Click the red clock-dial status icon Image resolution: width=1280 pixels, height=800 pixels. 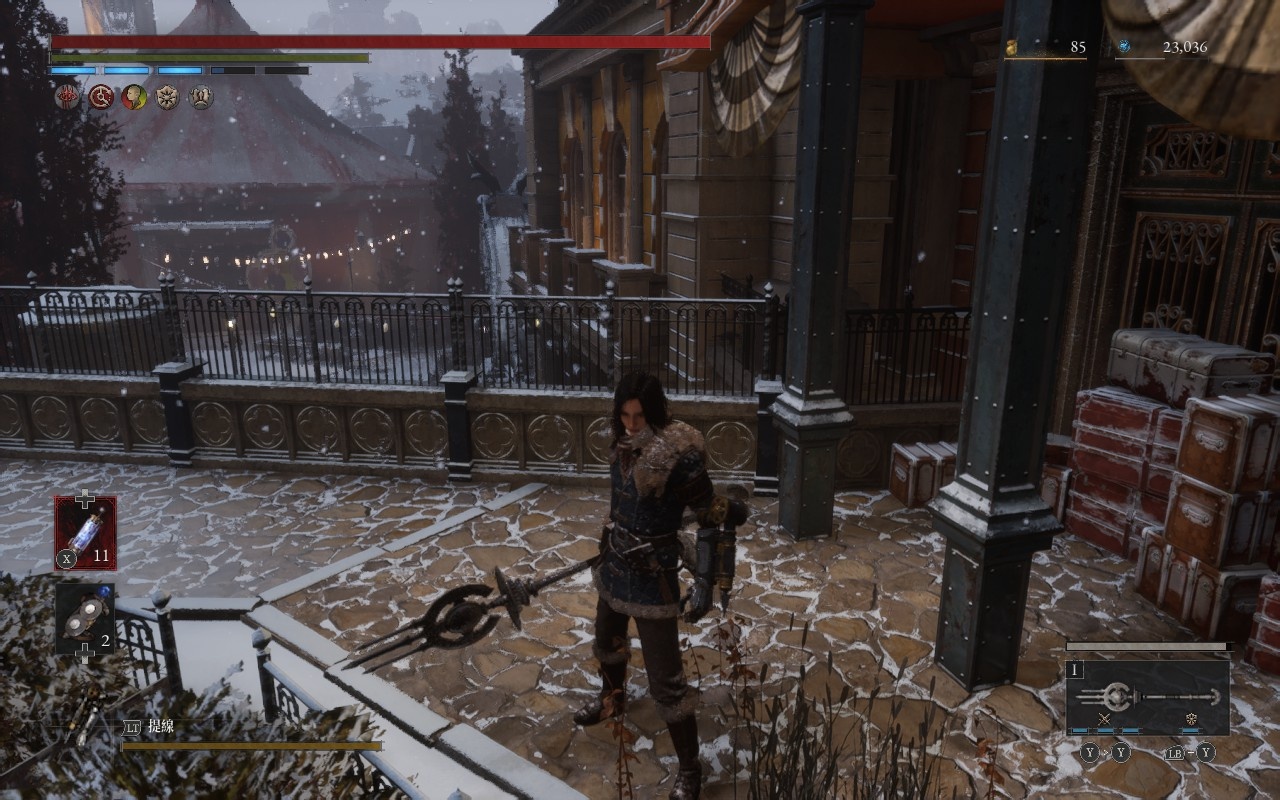coord(101,97)
